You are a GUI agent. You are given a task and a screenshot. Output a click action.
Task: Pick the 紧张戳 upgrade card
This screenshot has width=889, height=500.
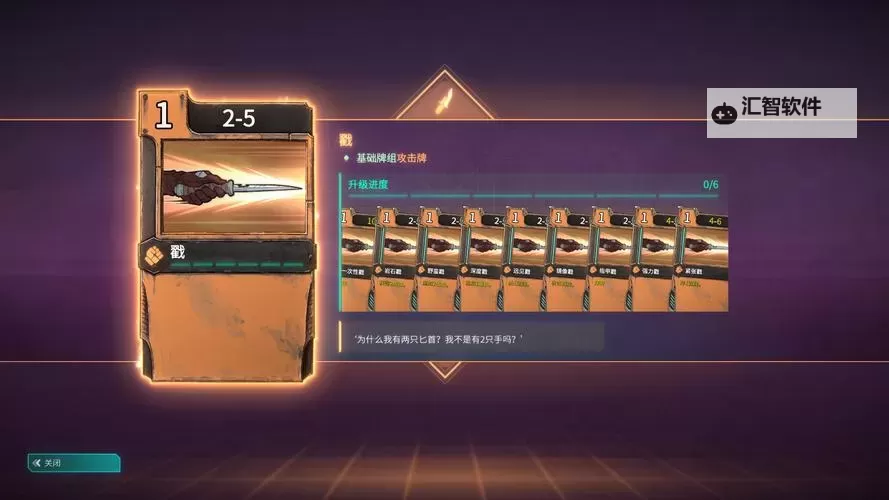point(701,260)
